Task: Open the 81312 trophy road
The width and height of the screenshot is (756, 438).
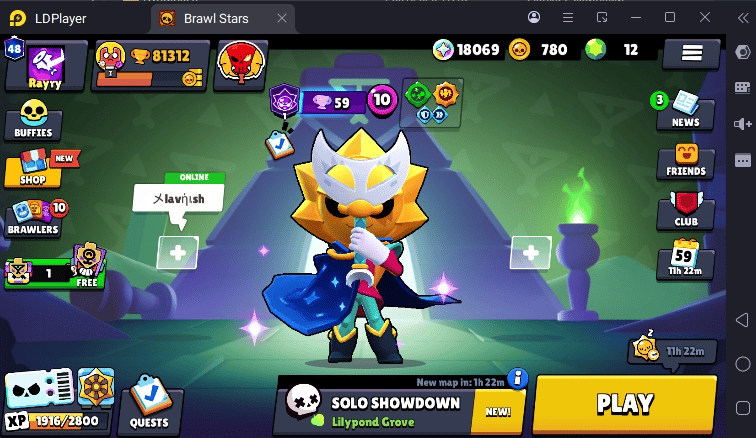Action: coord(152,65)
